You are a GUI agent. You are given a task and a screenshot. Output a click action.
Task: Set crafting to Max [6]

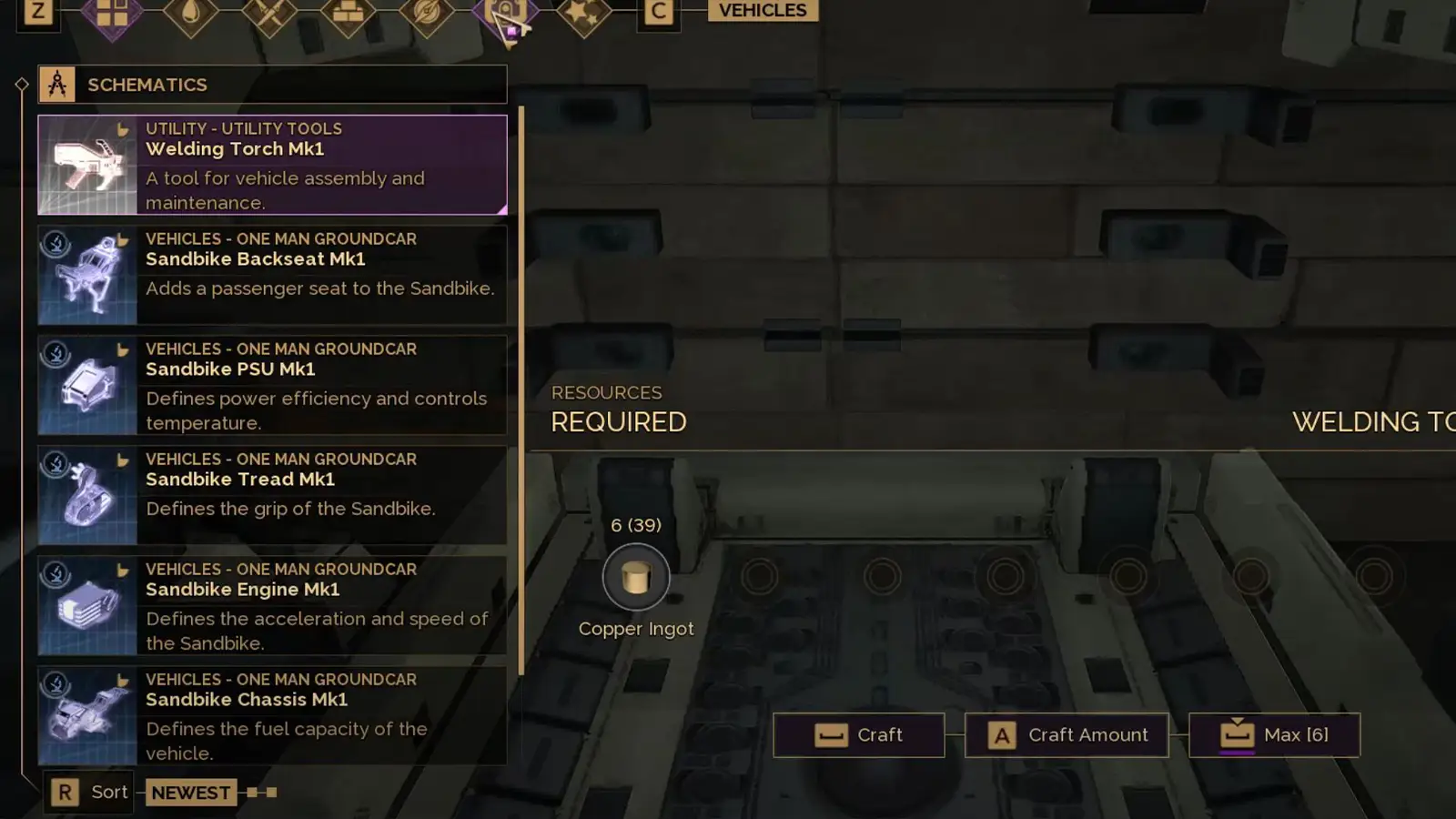(1274, 735)
